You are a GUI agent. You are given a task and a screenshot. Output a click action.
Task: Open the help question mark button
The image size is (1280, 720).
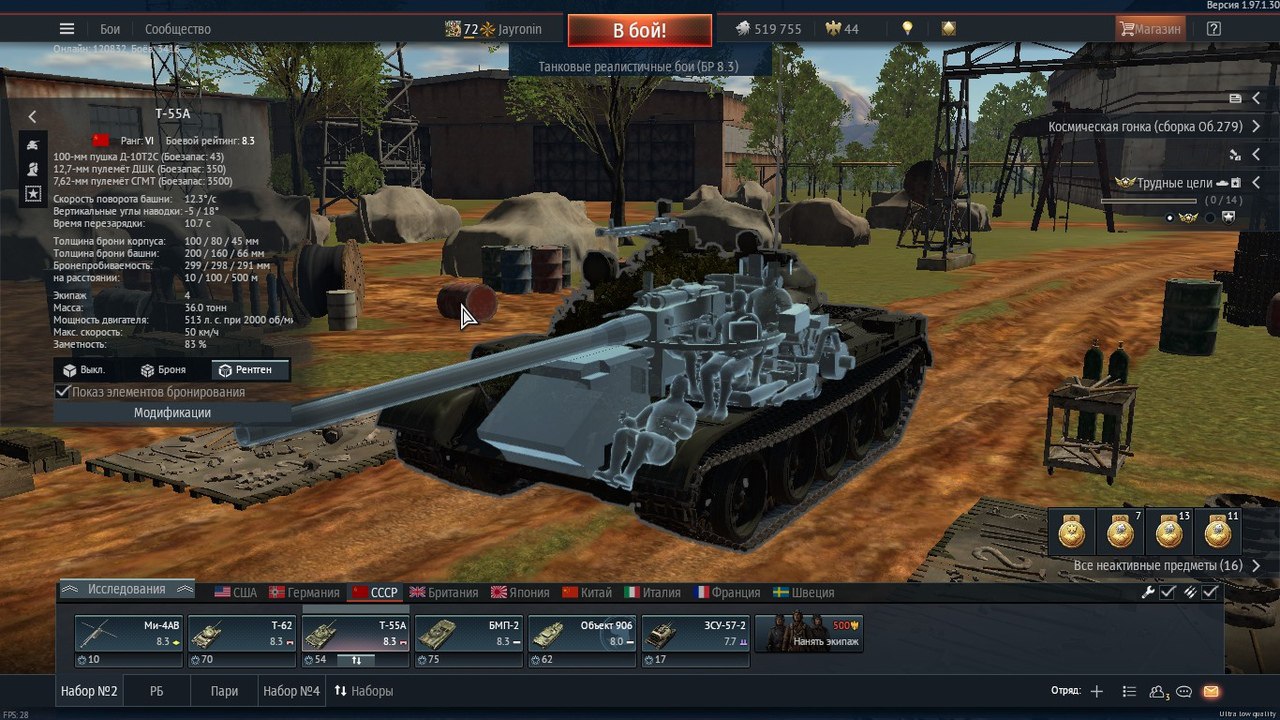coord(1214,29)
